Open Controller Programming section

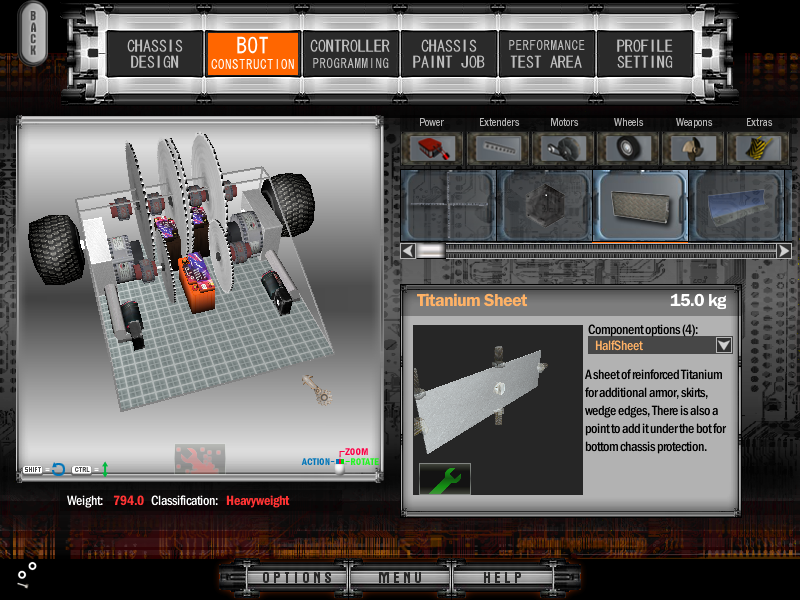click(349, 54)
